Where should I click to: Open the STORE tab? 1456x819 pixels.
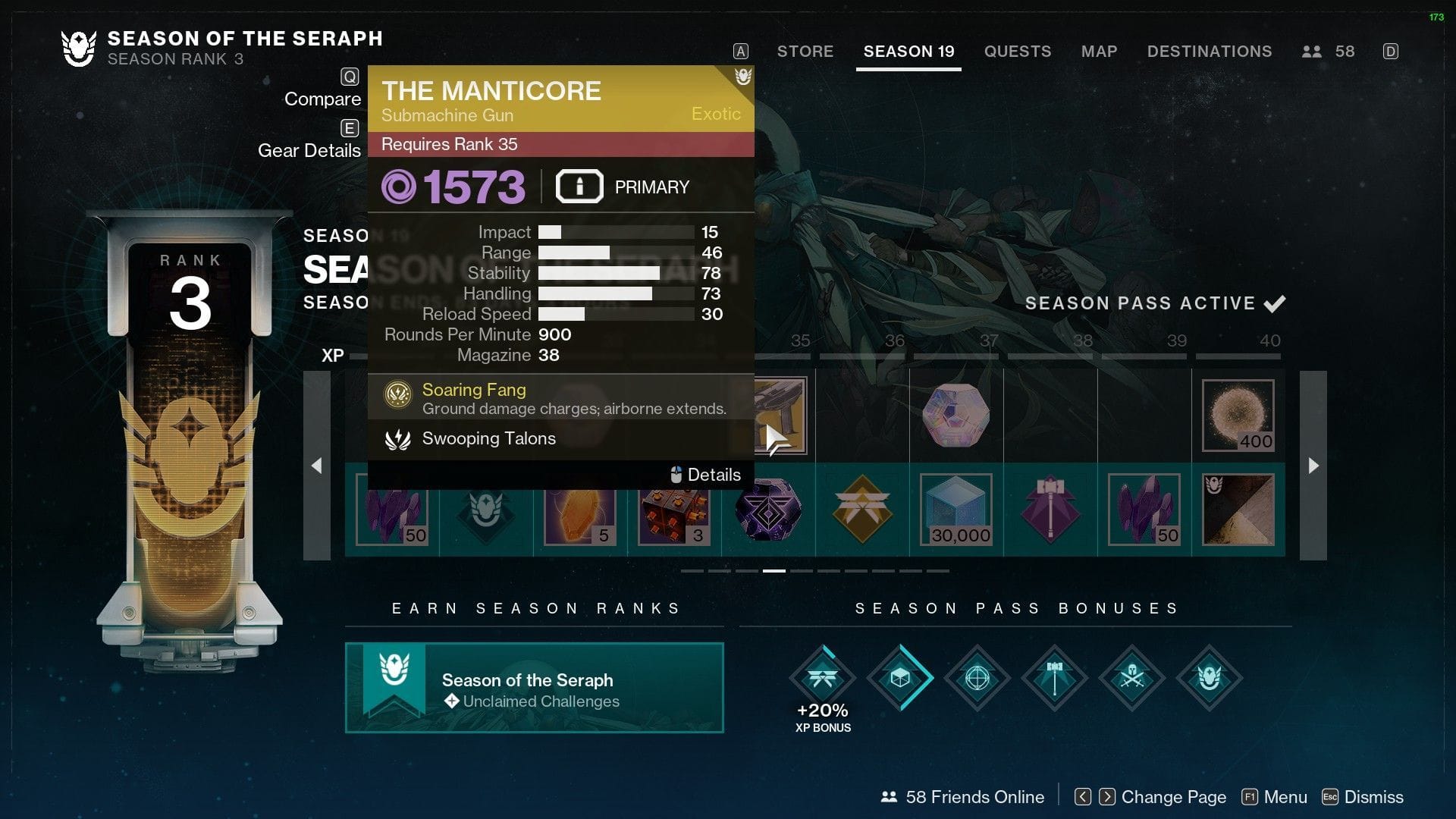pyautogui.click(x=805, y=52)
